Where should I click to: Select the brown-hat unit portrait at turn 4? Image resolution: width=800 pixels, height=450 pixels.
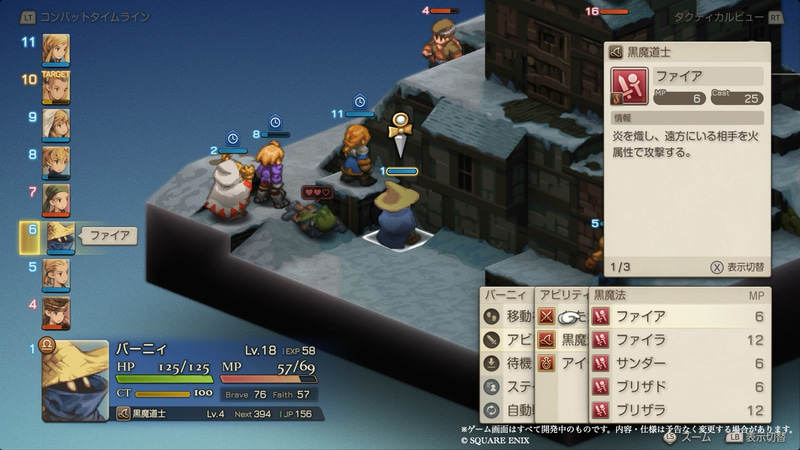click(x=56, y=312)
